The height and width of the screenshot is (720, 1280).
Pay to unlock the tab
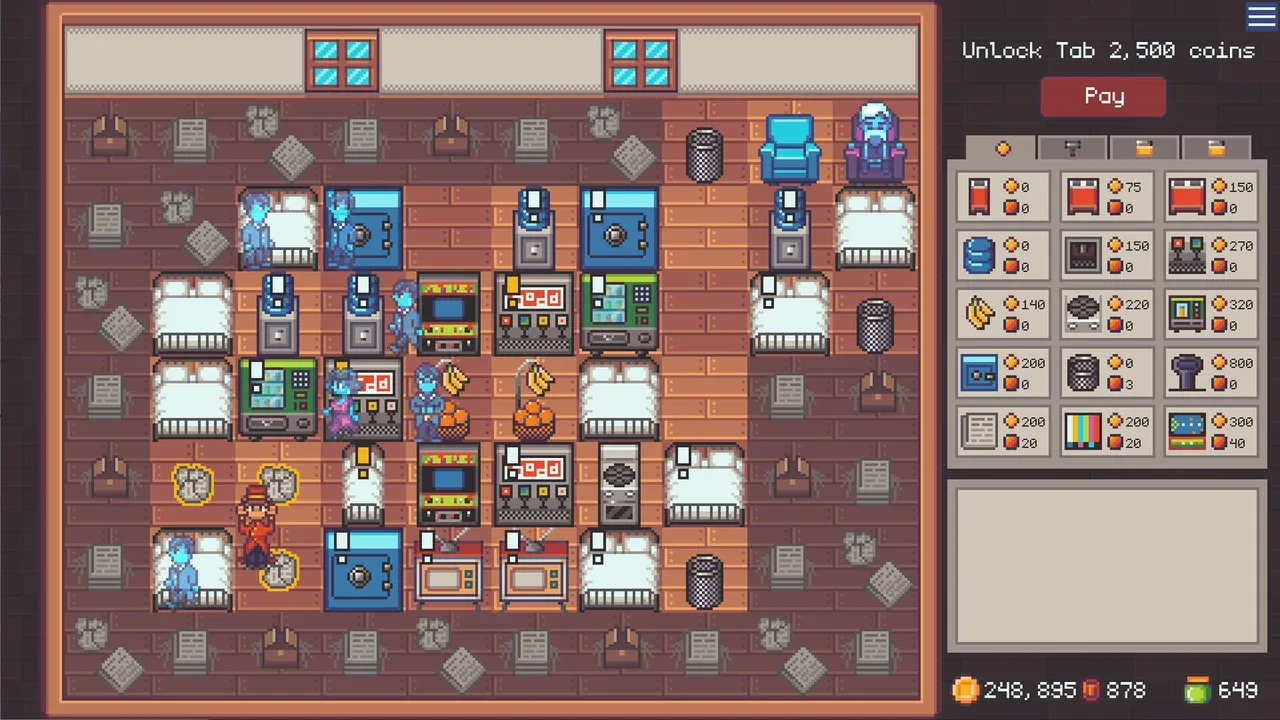click(x=1103, y=97)
